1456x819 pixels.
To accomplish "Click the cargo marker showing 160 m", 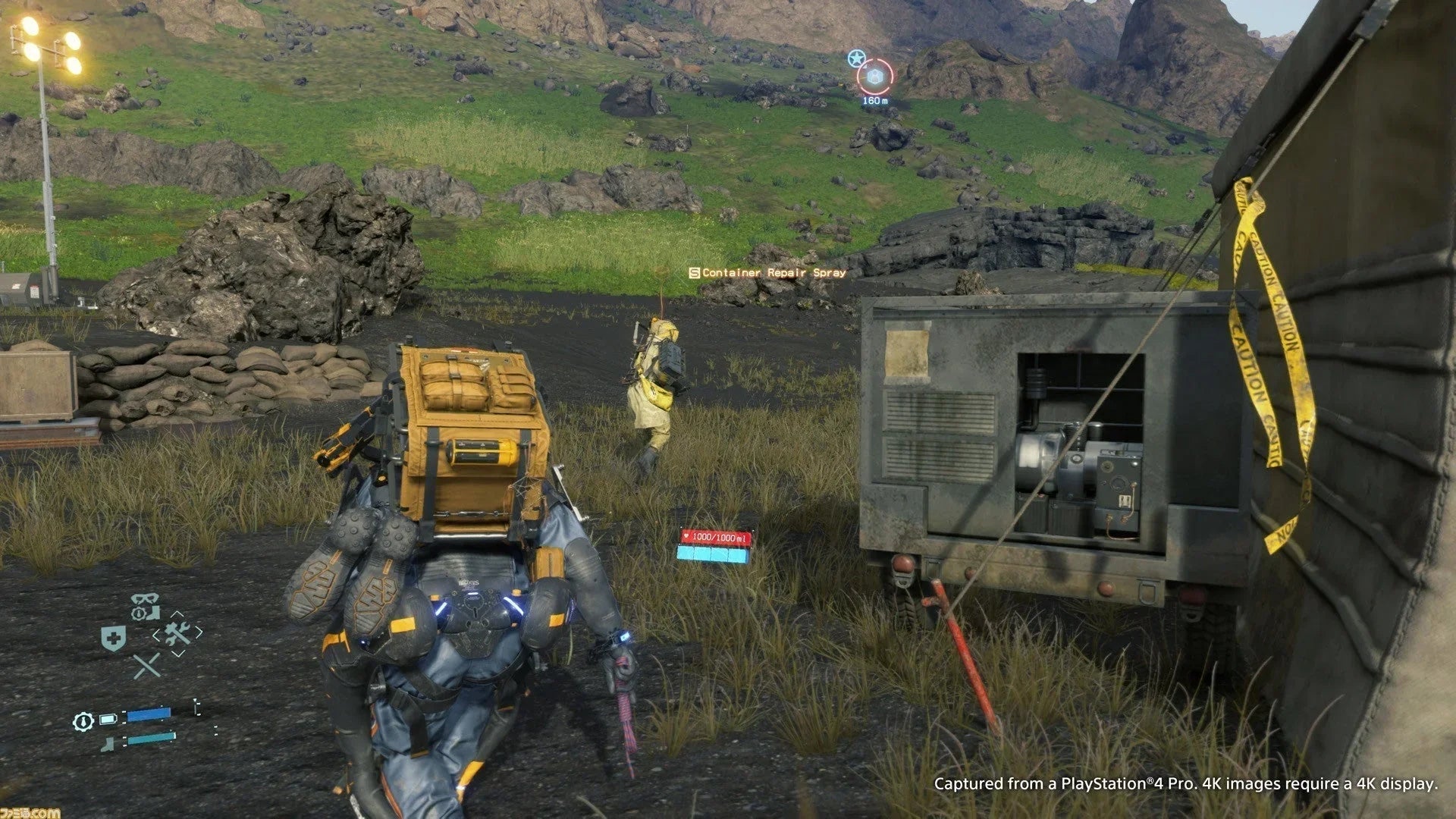I will coord(874,77).
